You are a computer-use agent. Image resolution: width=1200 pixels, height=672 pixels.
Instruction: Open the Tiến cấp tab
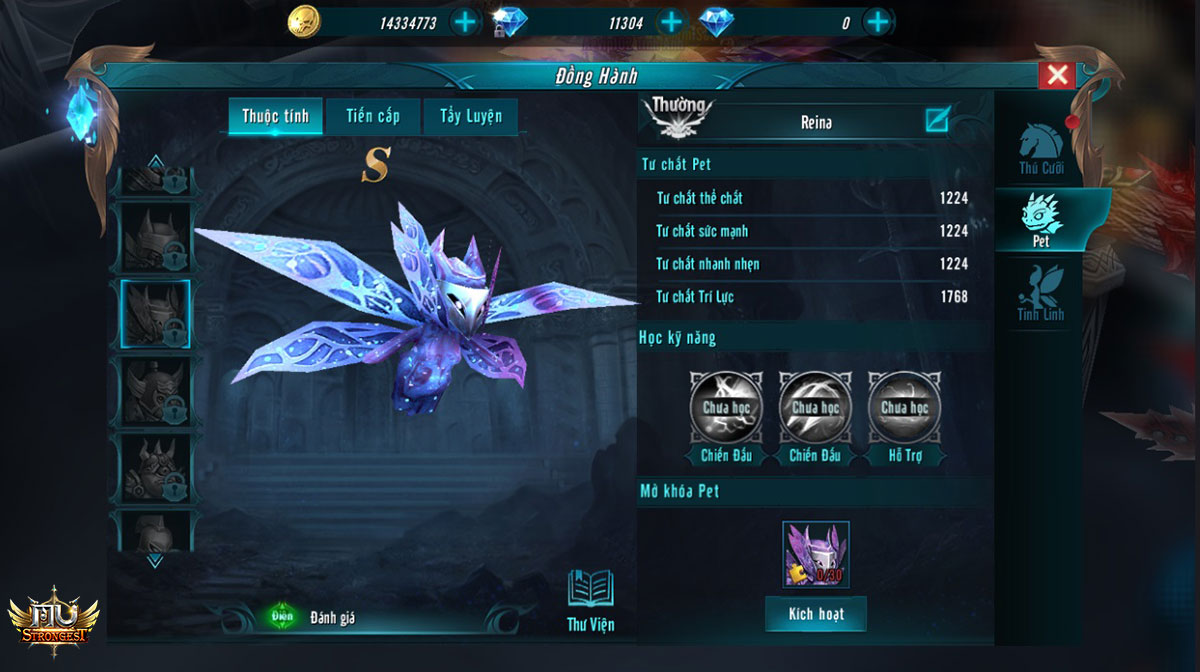(373, 116)
